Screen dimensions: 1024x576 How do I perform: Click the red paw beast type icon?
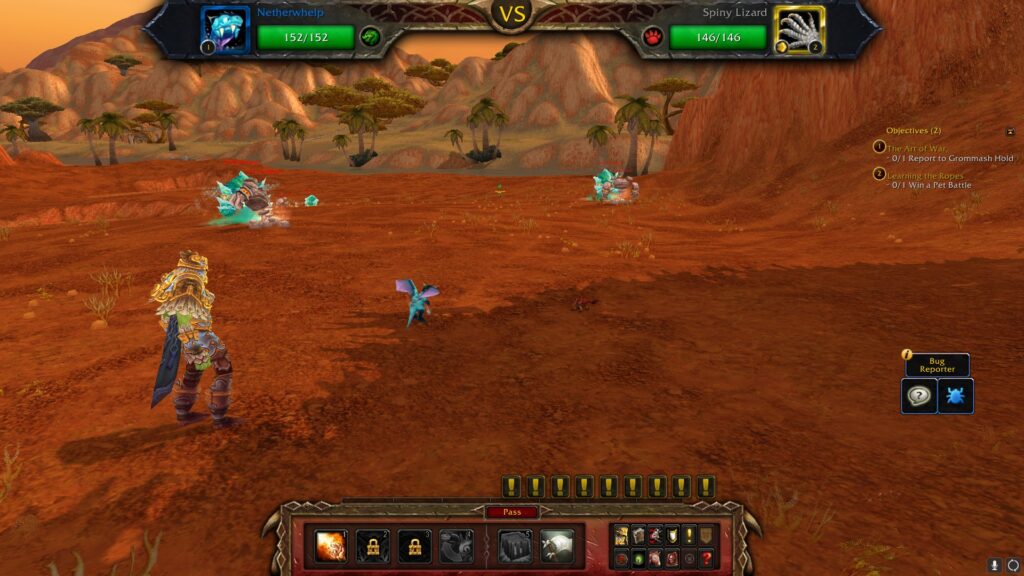pyautogui.click(x=653, y=37)
